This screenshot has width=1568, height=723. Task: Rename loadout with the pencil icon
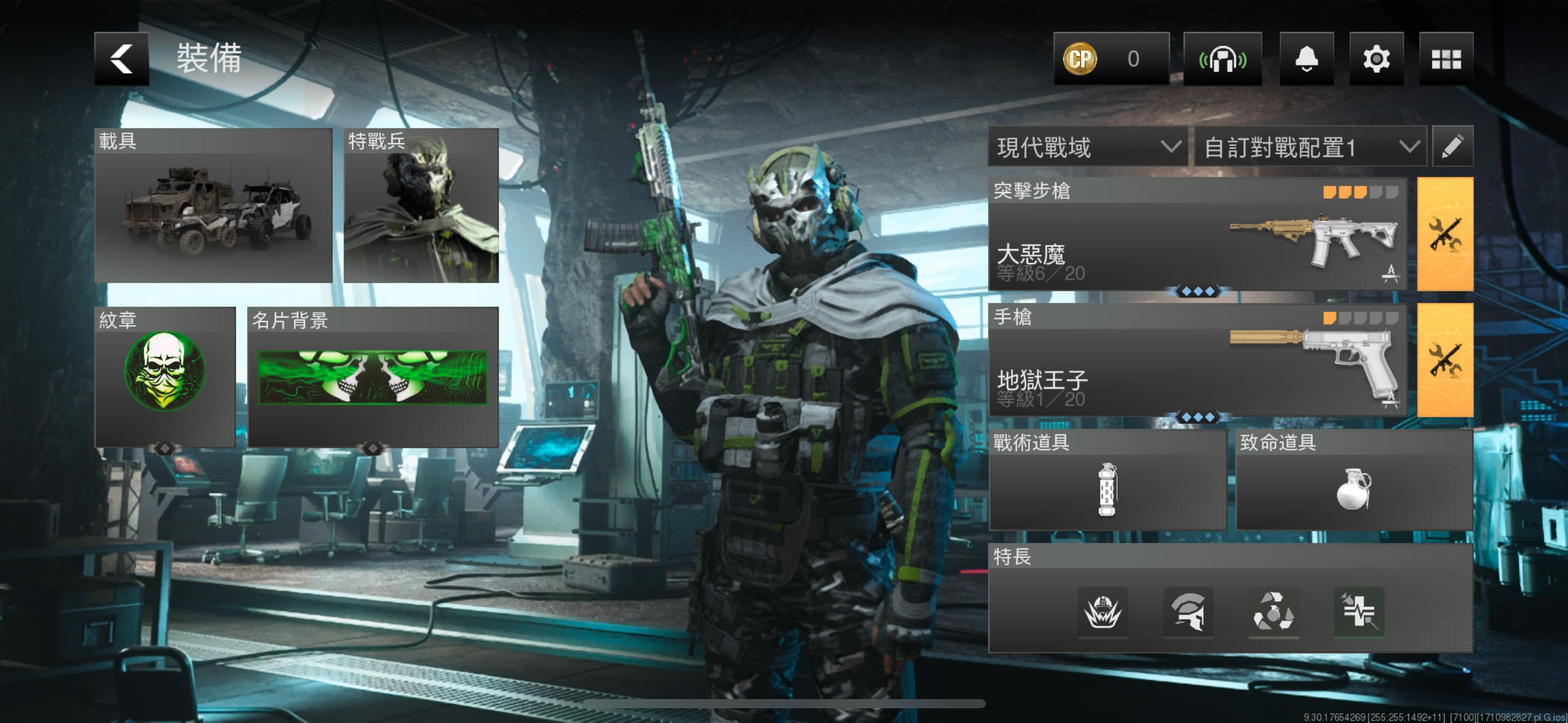[x=1452, y=147]
